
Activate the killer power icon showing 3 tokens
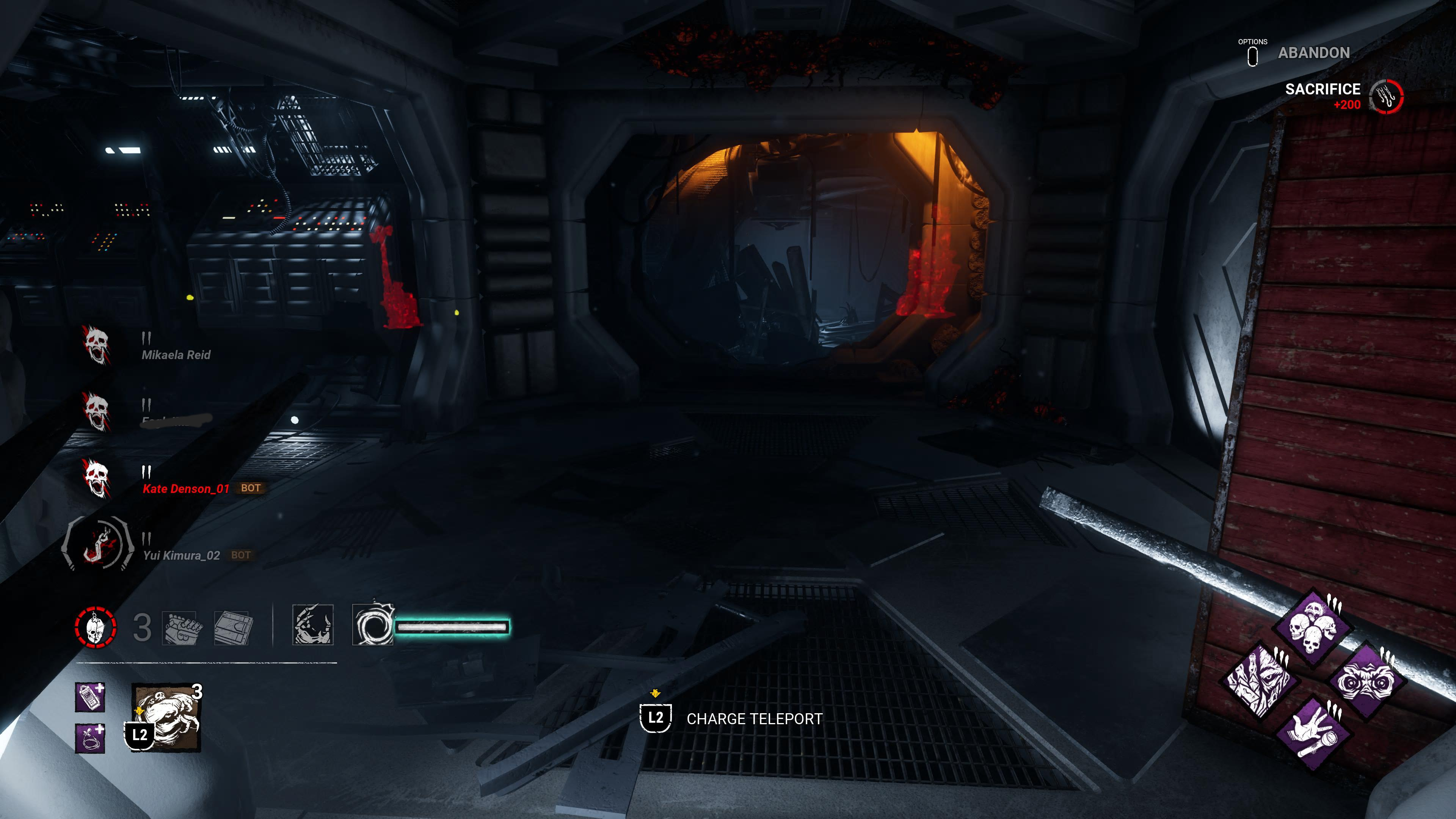click(x=167, y=717)
